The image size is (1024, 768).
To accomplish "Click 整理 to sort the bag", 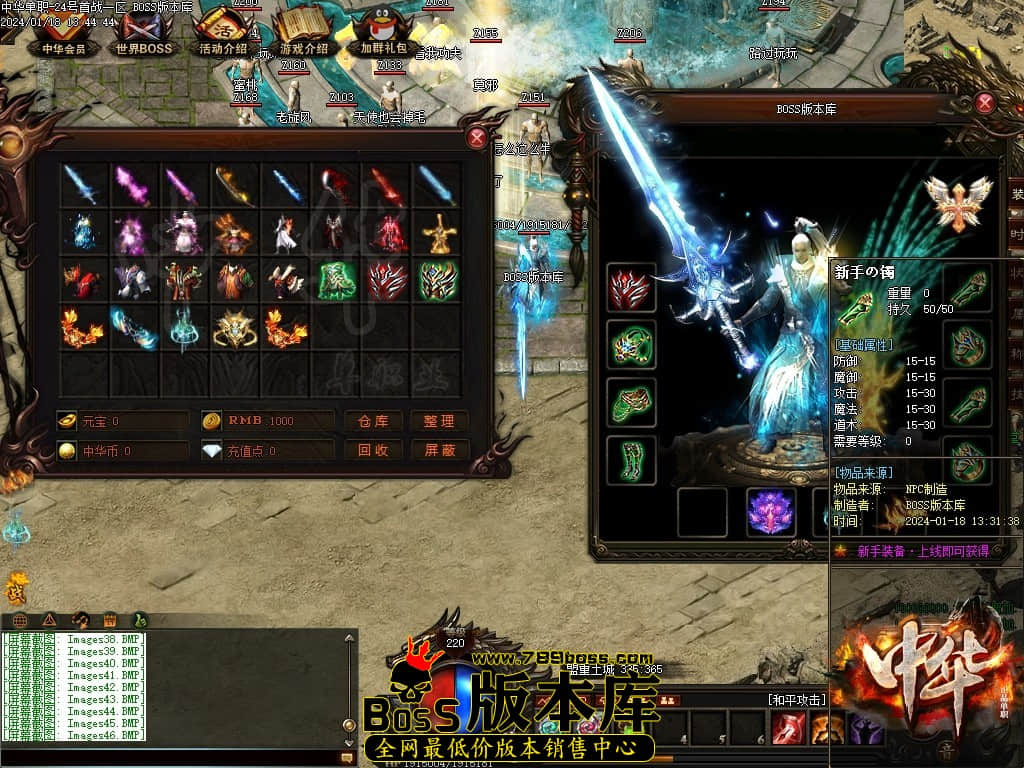I will pyautogui.click(x=440, y=421).
